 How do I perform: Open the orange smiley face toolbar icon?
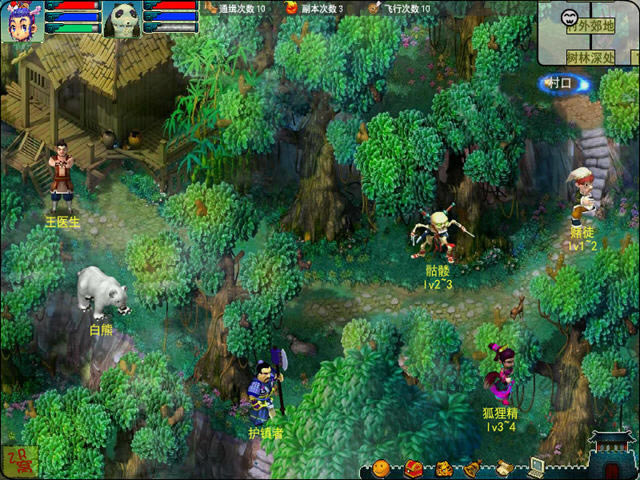point(381,467)
